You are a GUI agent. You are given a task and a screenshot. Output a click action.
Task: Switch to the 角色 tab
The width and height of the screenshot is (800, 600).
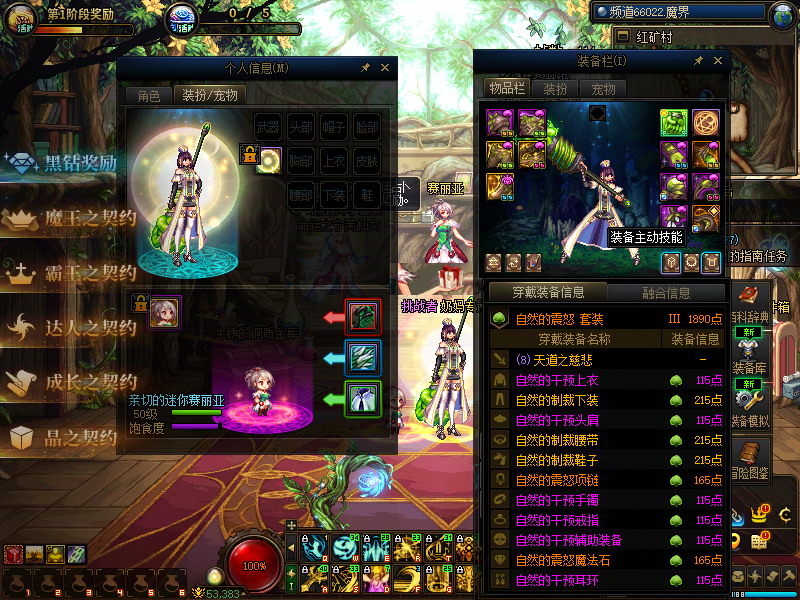tap(148, 96)
